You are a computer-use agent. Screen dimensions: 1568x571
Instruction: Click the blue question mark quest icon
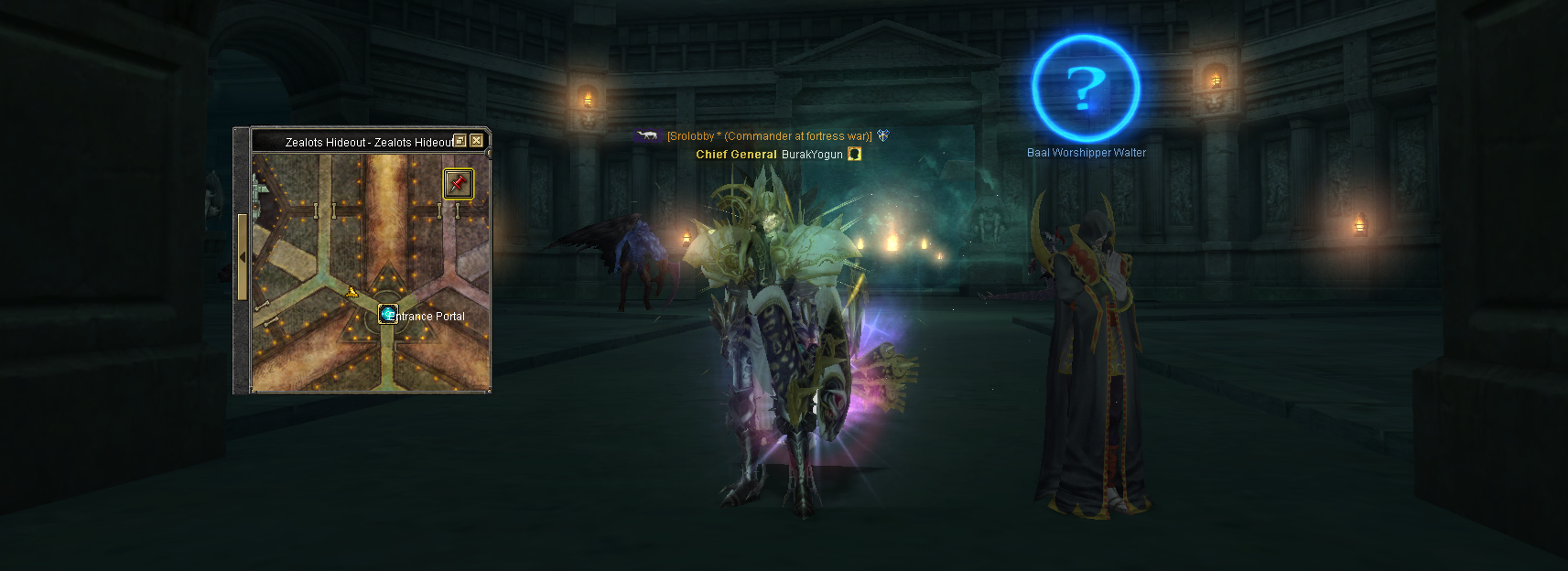coord(1086,88)
